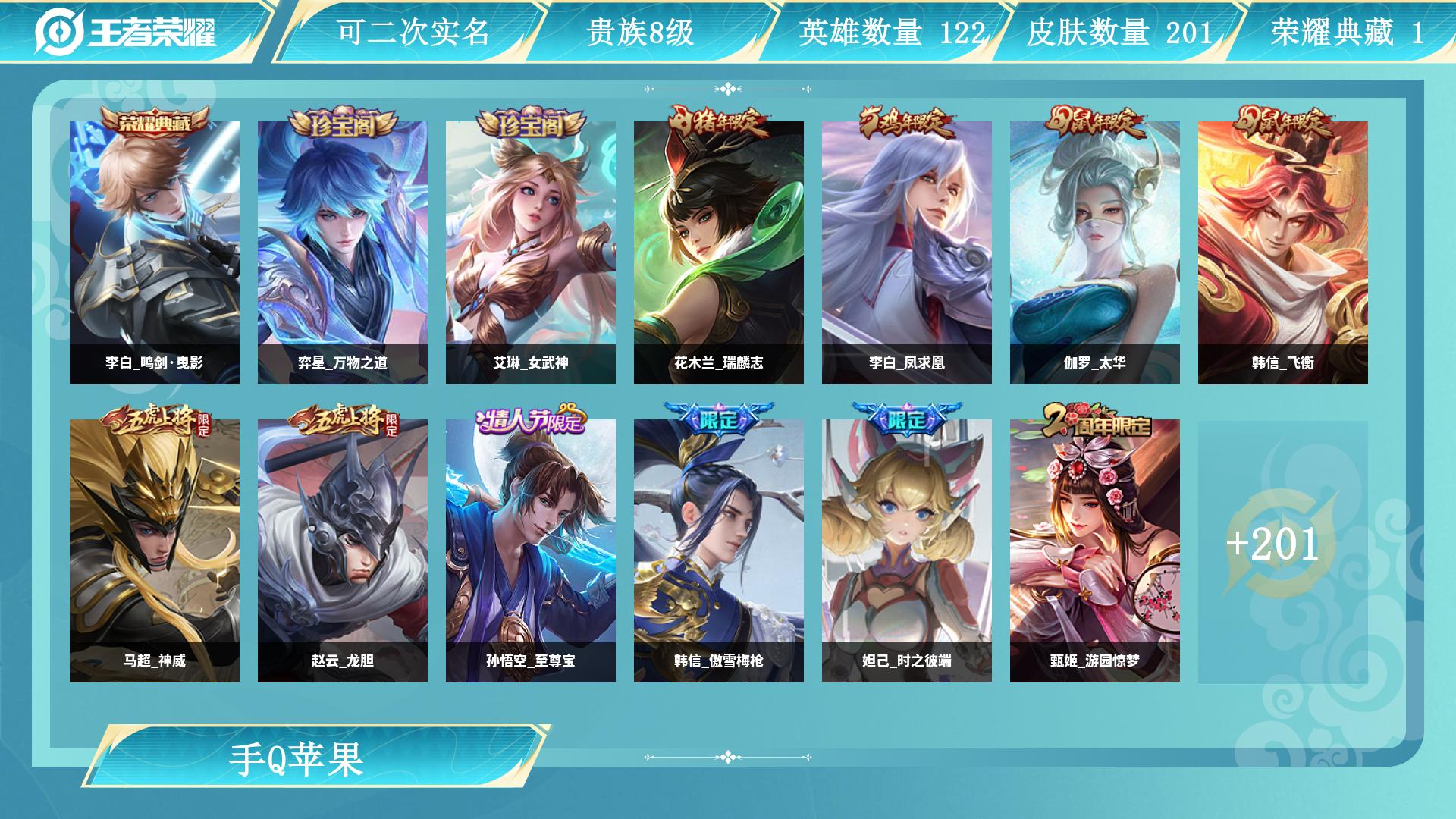Select the 韩信_飞衡 skin card
Screen dimensions: 1456x819
coord(1283,253)
